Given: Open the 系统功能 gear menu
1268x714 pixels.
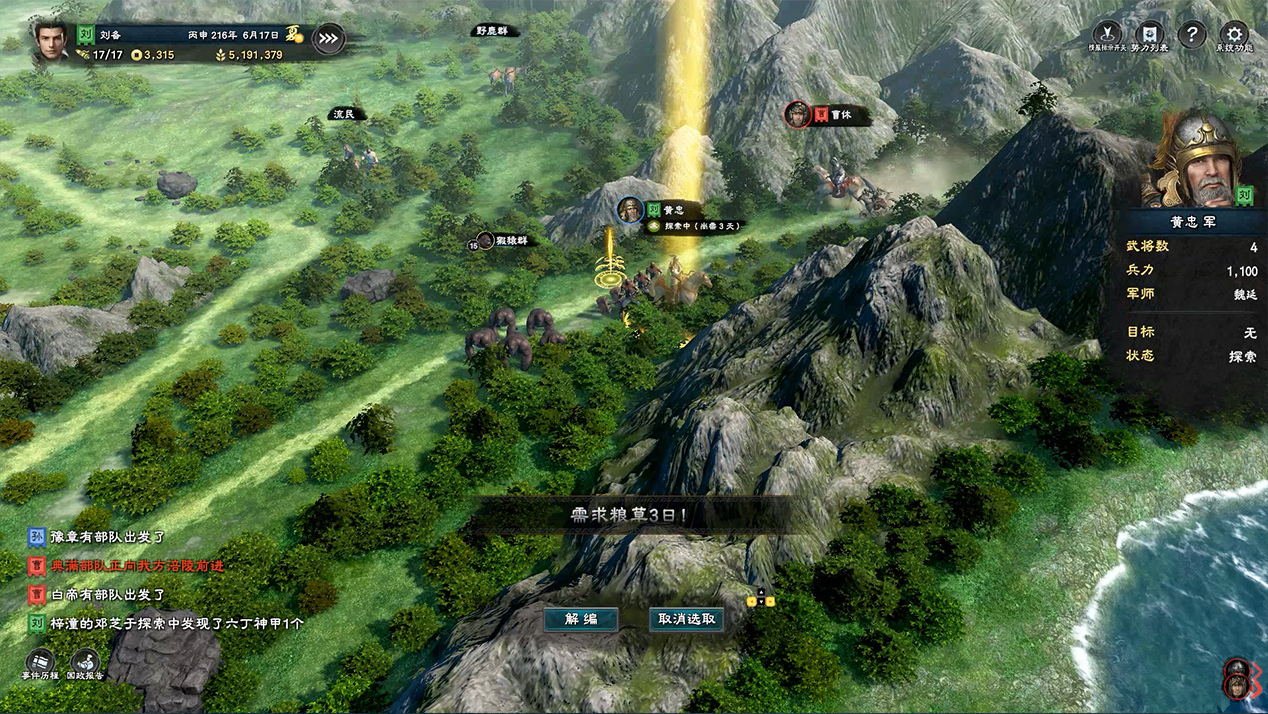Looking at the screenshot, I should pyautogui.click(x=1233, y=37).
